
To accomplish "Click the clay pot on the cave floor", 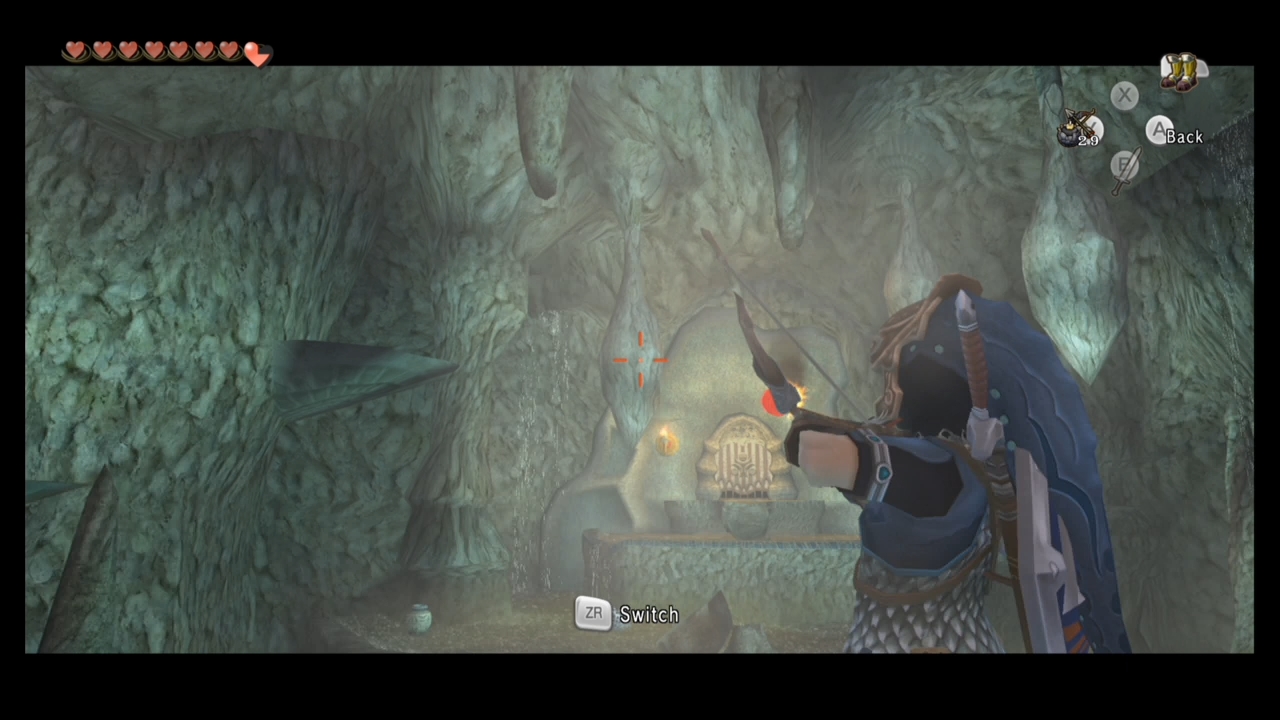I will pos(418,618).
